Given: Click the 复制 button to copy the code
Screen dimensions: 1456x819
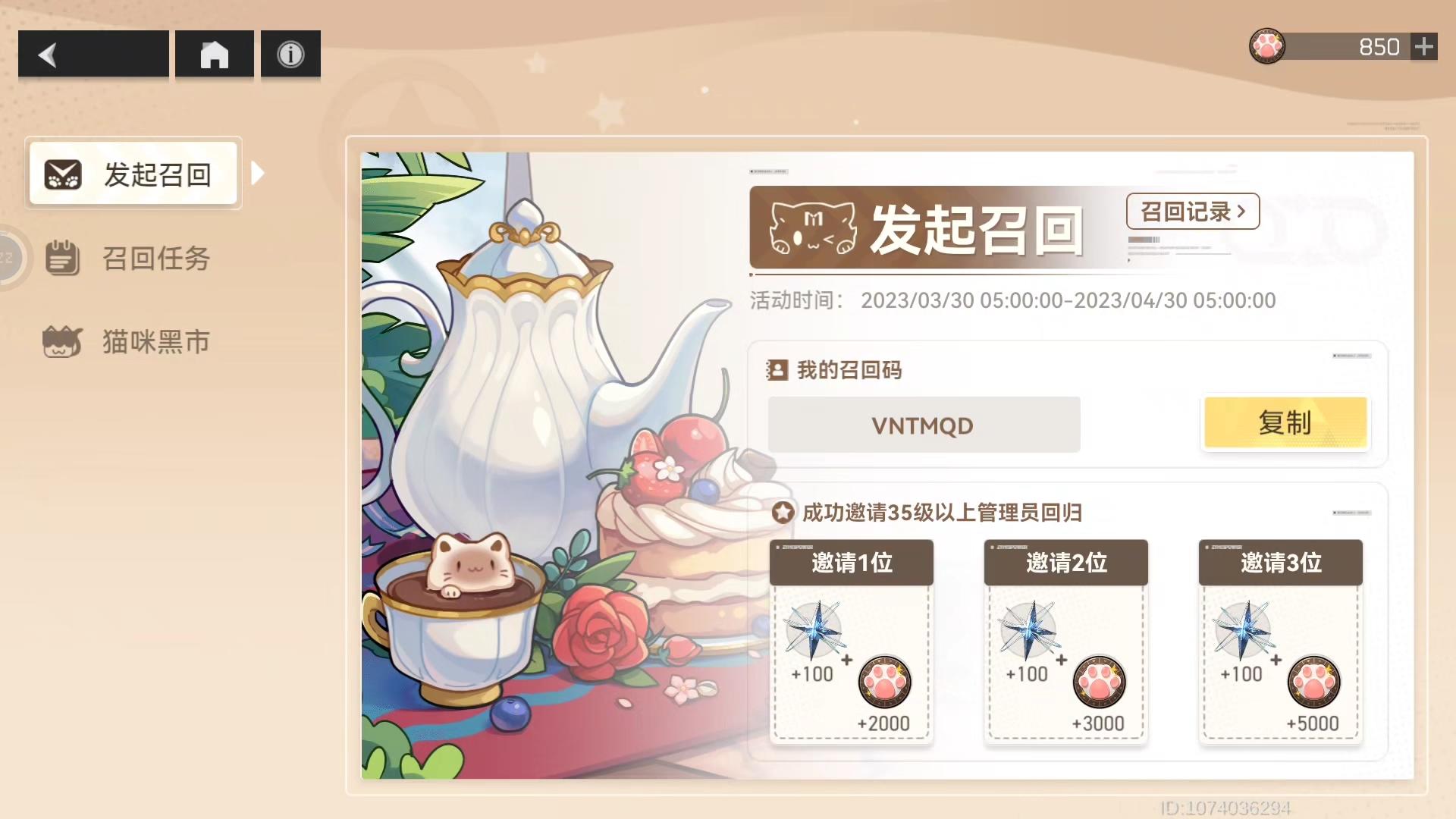Looking at the screenshot, I should 1285,424.
